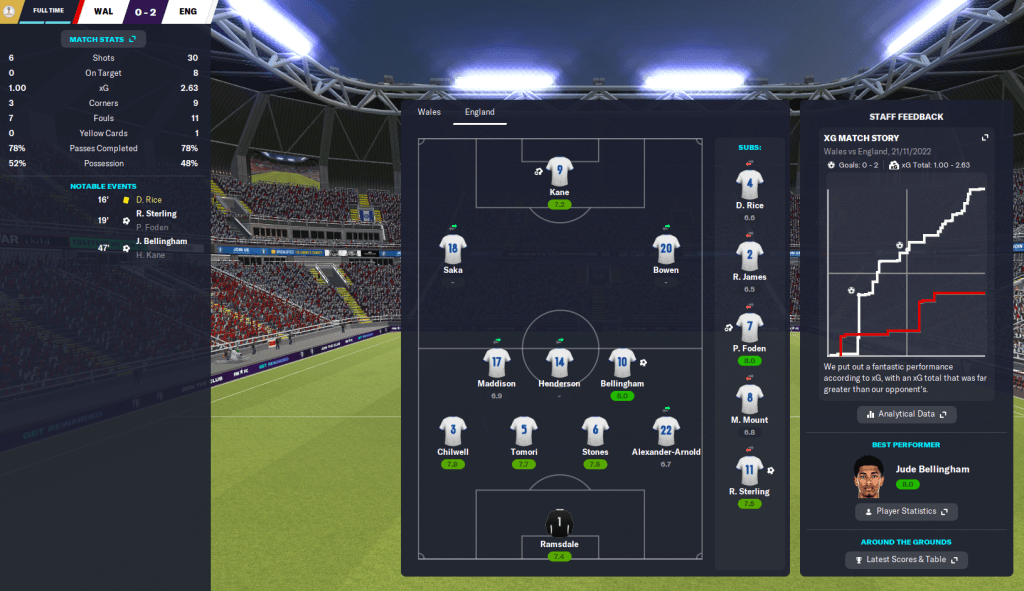
Task: Select Bellingham in the formation
Action: click(623, 362)
